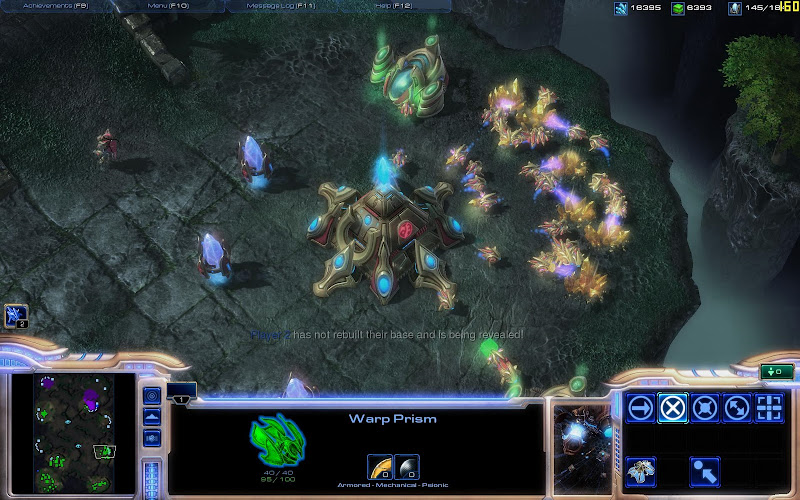This screenshot has height=500, width=800.
Task: Activate the Hold Position command
Action: pyautogui.click(x=705, y=408)
